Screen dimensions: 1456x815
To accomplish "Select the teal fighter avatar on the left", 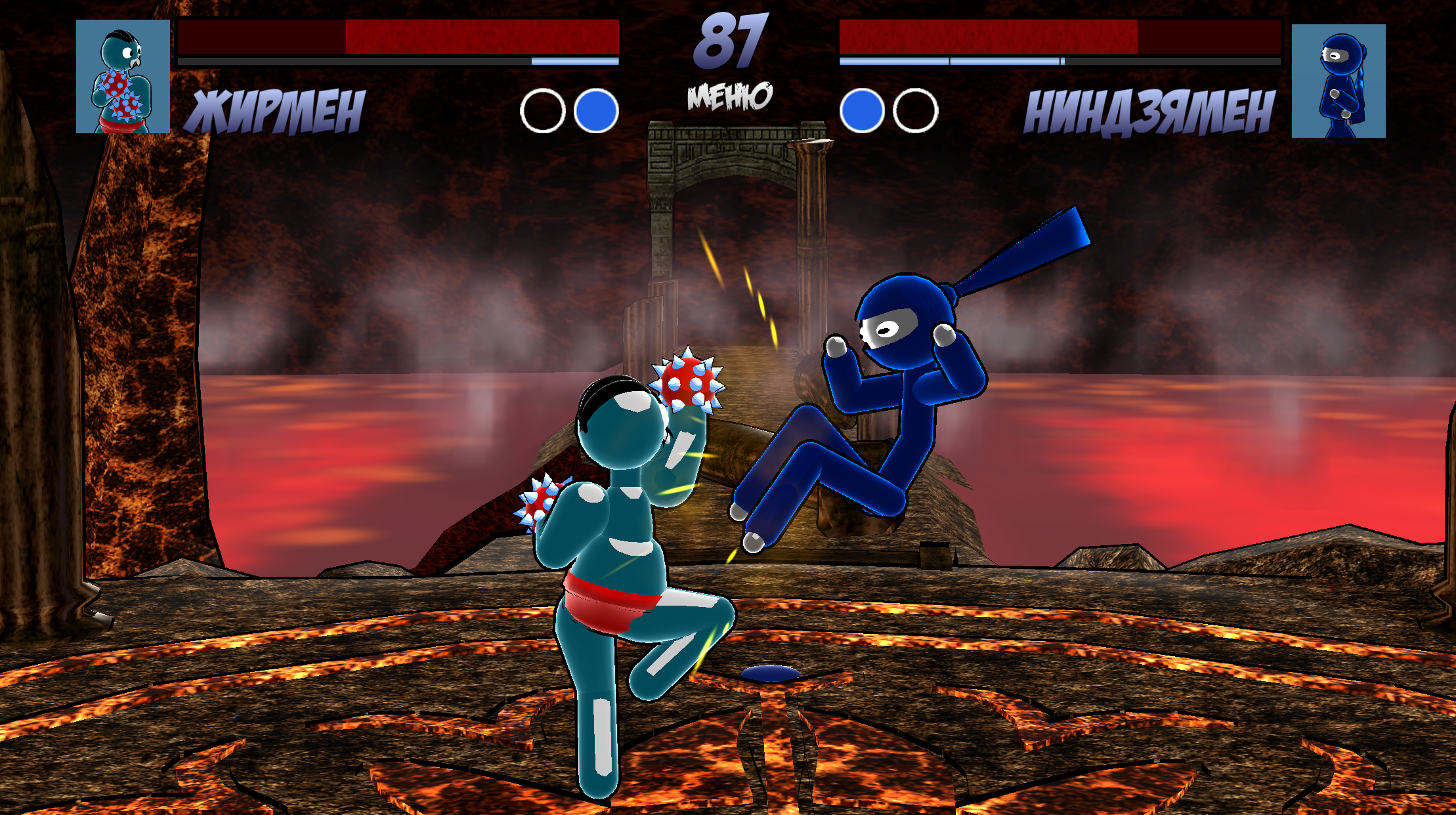I will point(123,77).
